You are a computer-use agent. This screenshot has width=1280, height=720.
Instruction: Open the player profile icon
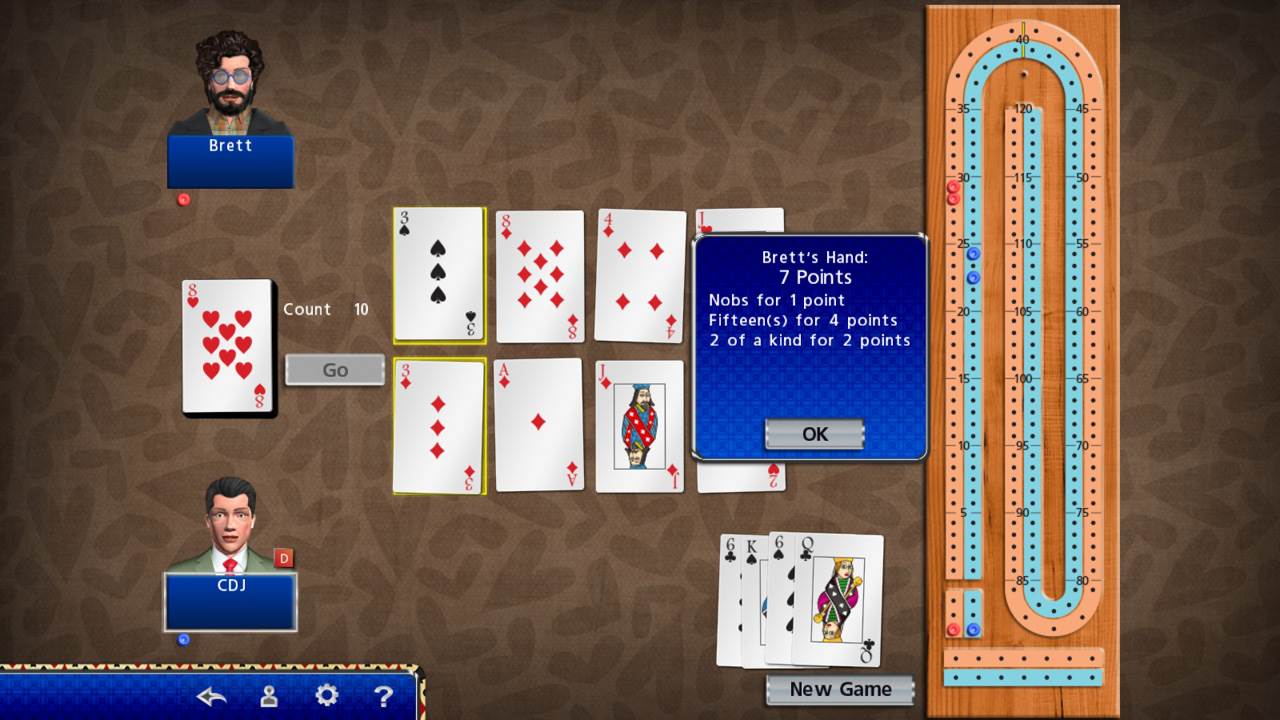[x=267, y=695]
